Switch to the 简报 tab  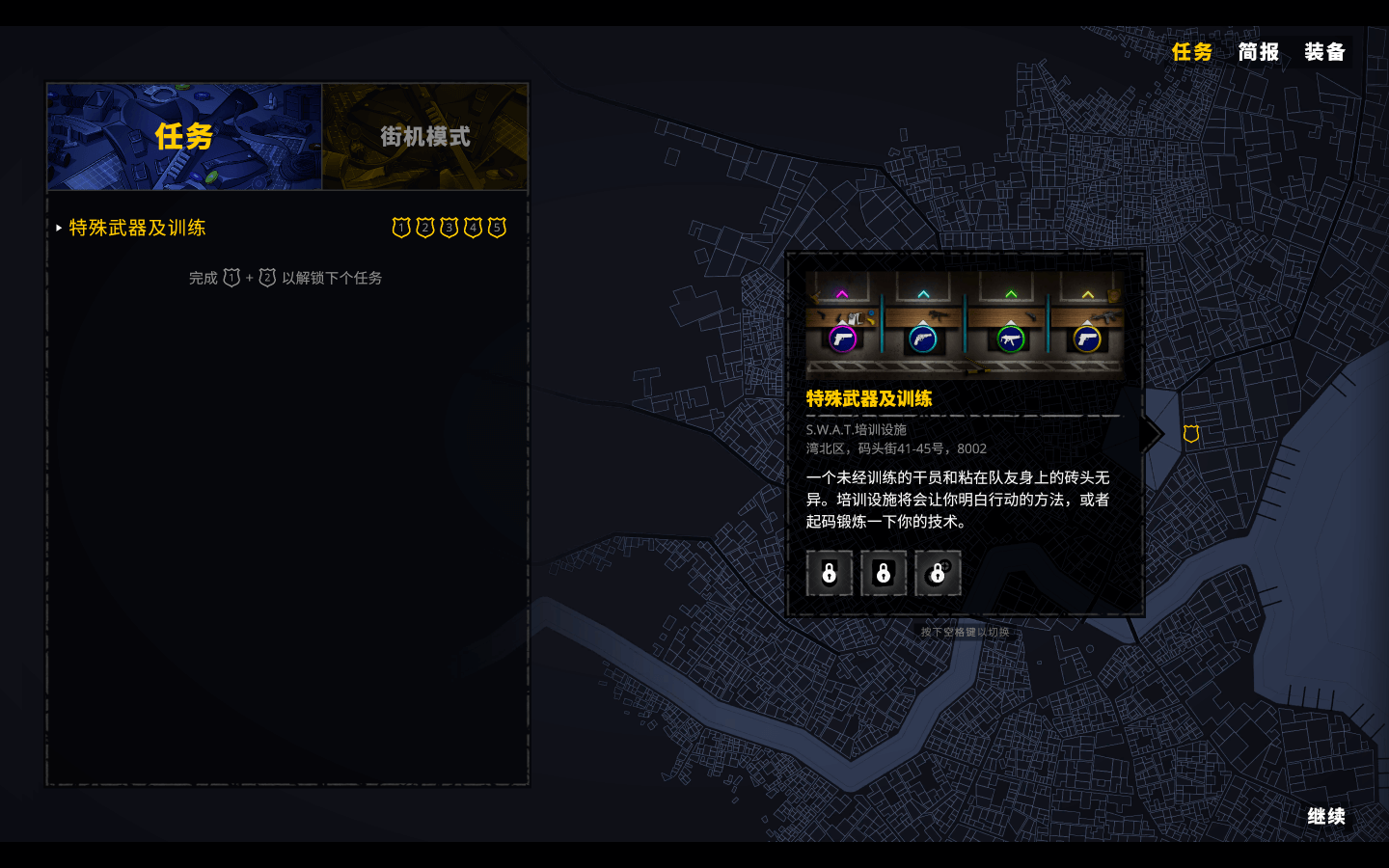[1259, 53]
